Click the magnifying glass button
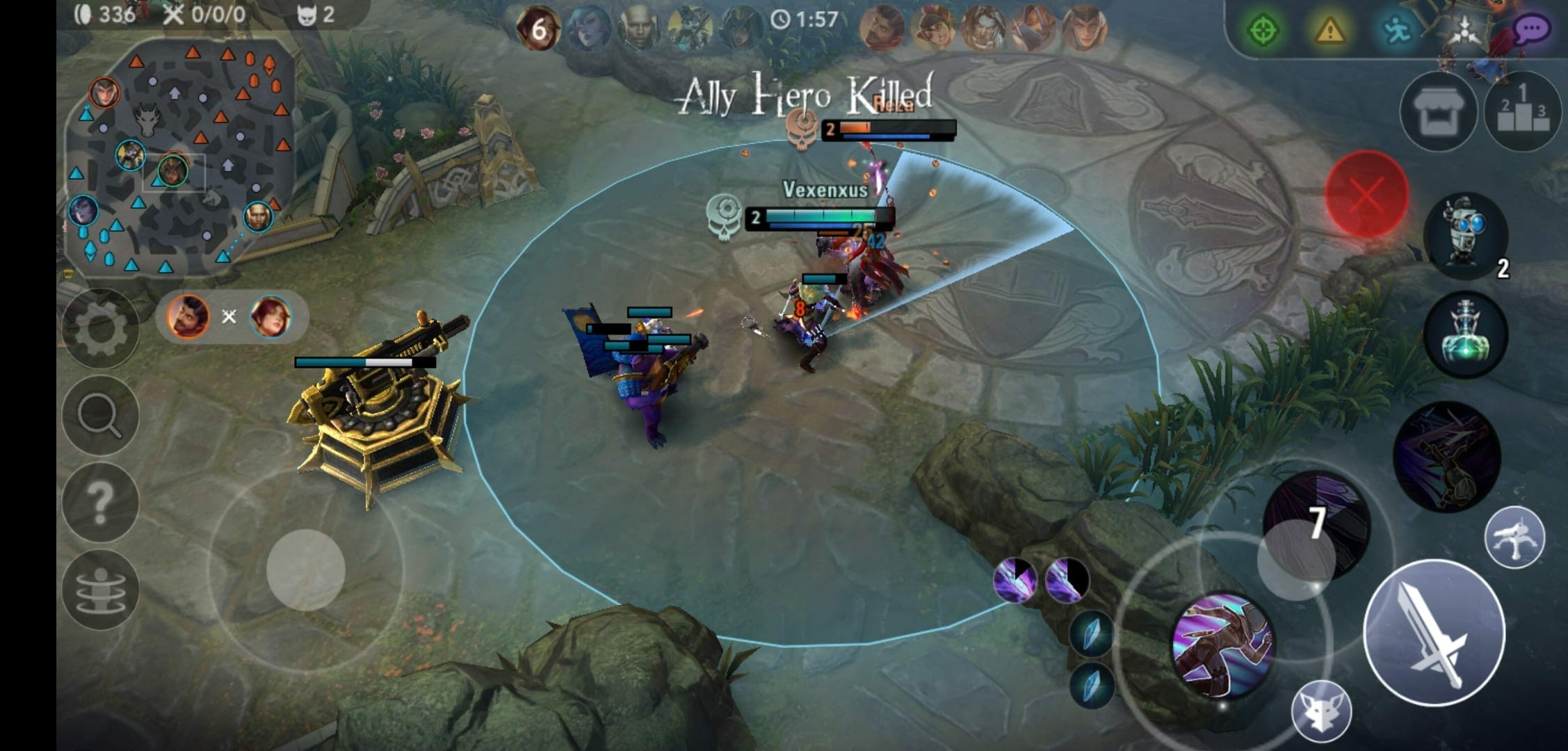Image resolution: width=1568 pixels, height=751 pixels. (100, 415)
